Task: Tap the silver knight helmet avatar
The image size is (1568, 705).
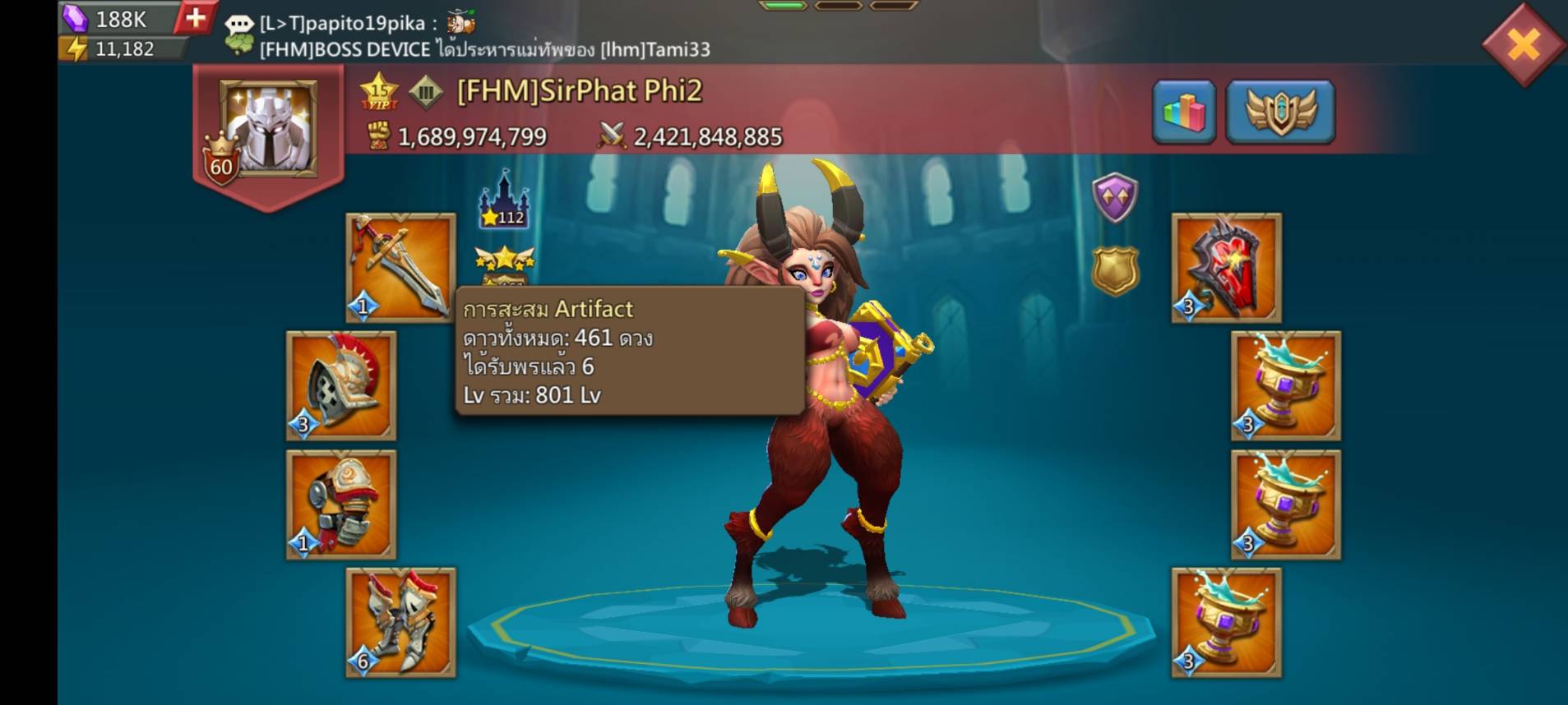Action: [268, 129]
